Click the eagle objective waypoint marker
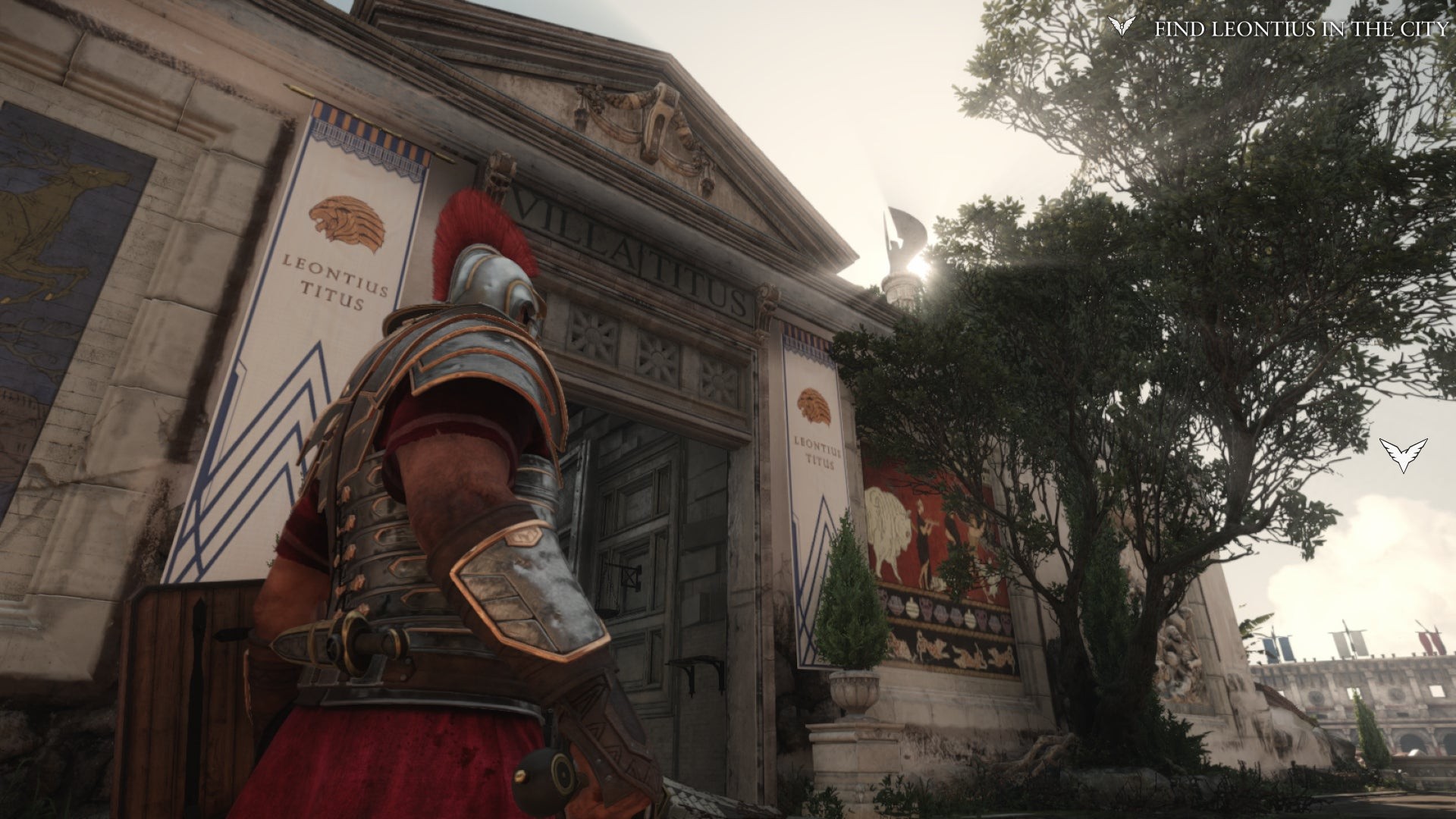This screenshot has height=819, width=1456. click(1403, 454)
